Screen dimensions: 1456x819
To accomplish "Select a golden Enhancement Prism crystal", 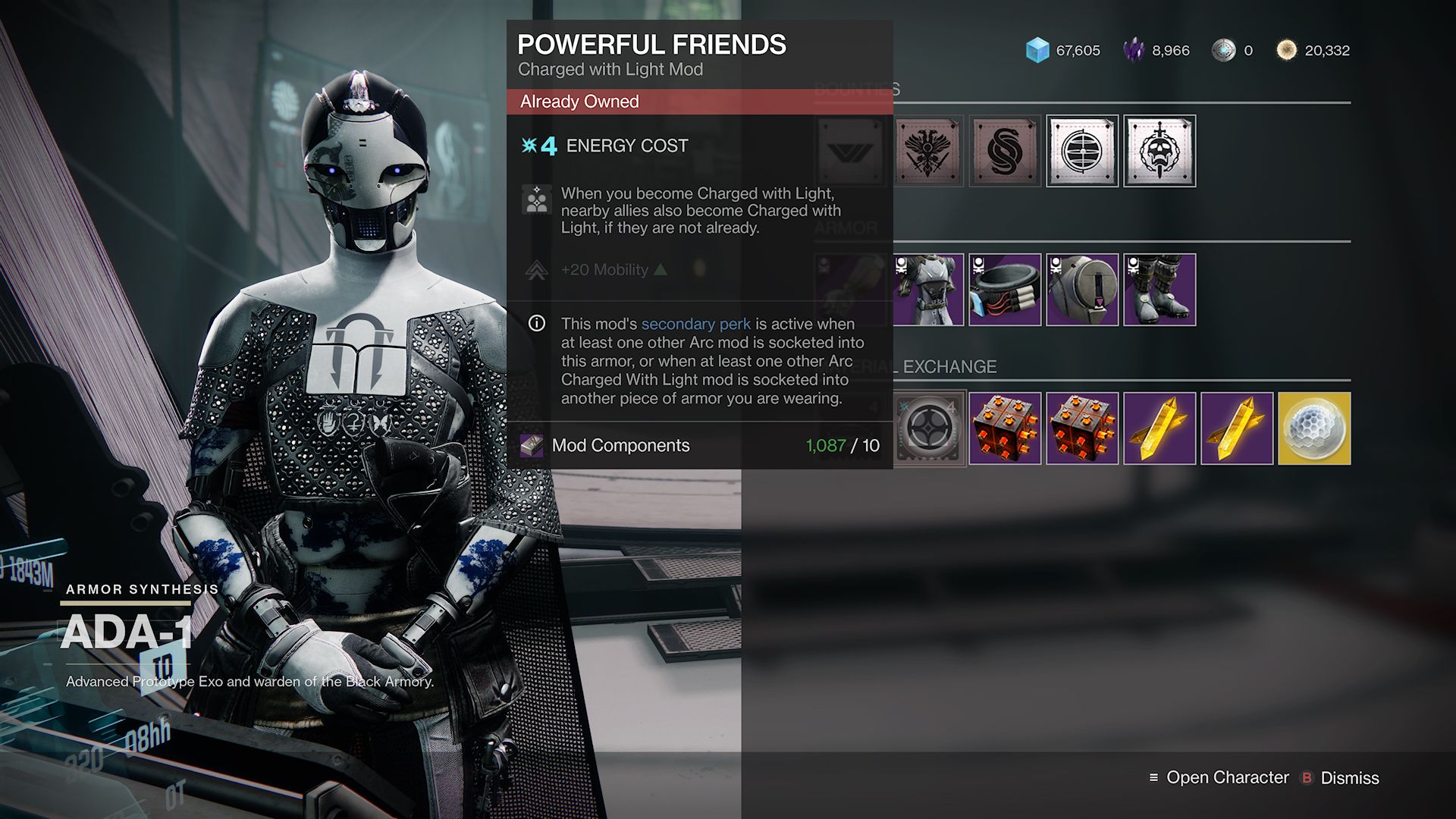I will point(1159,428).
